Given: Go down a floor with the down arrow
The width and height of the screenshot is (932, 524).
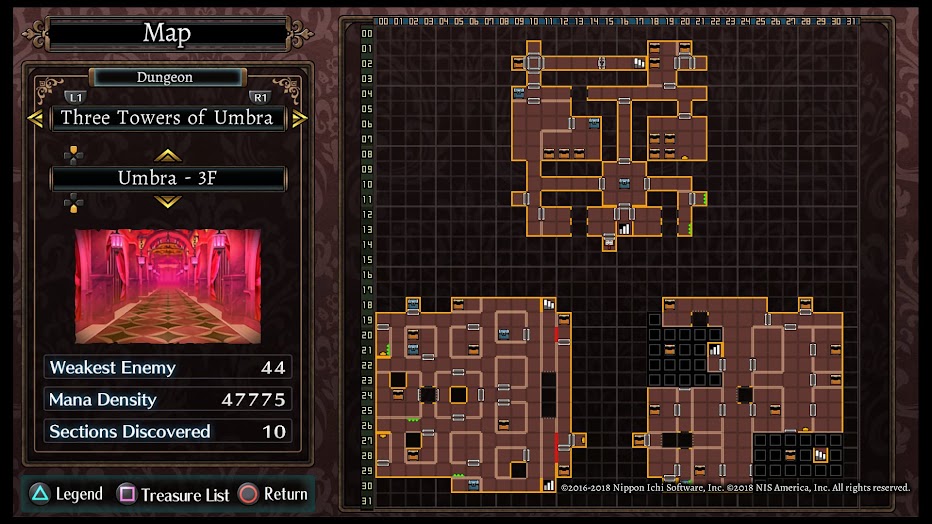Looking at the screenshot, I should [167, 202].
